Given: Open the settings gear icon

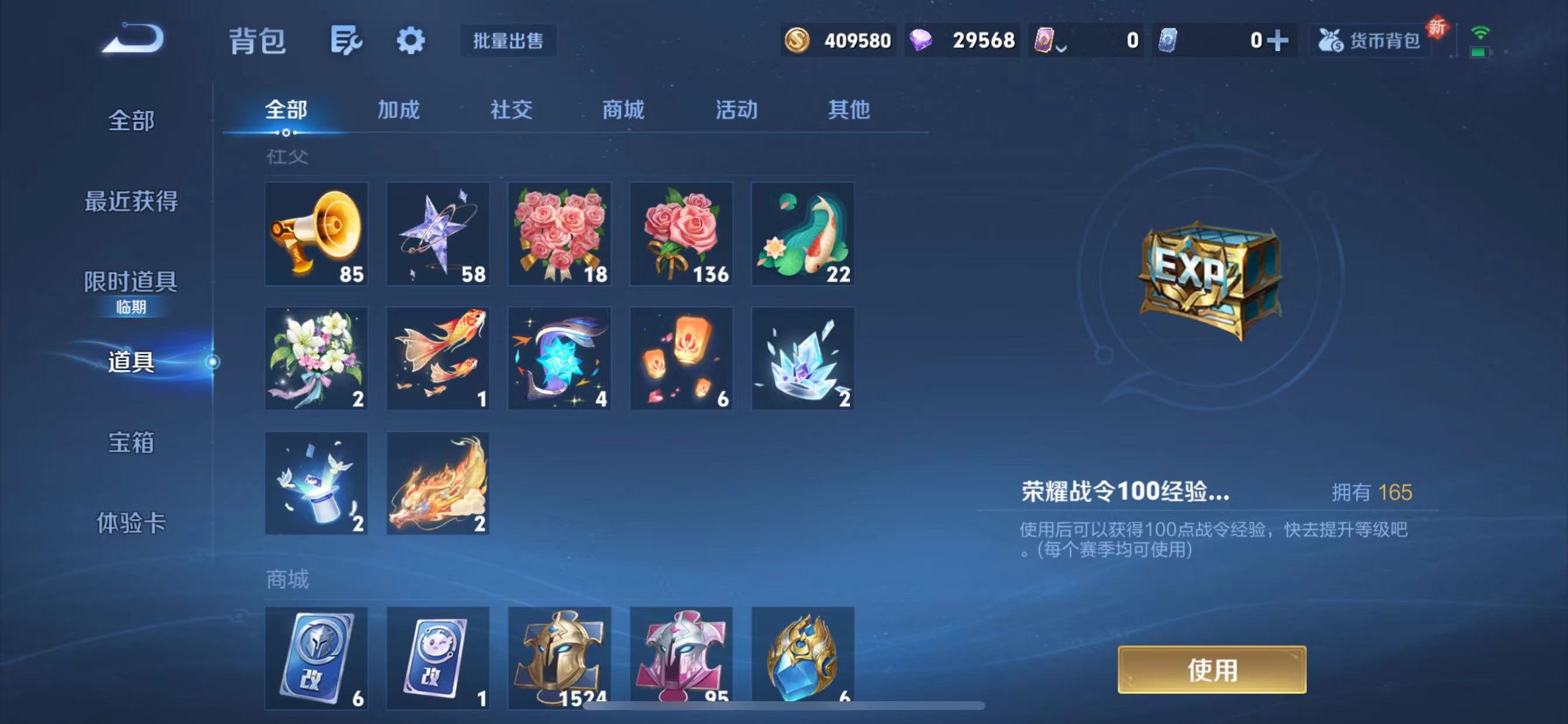Looking at the screenshot, I should [411, 40].
